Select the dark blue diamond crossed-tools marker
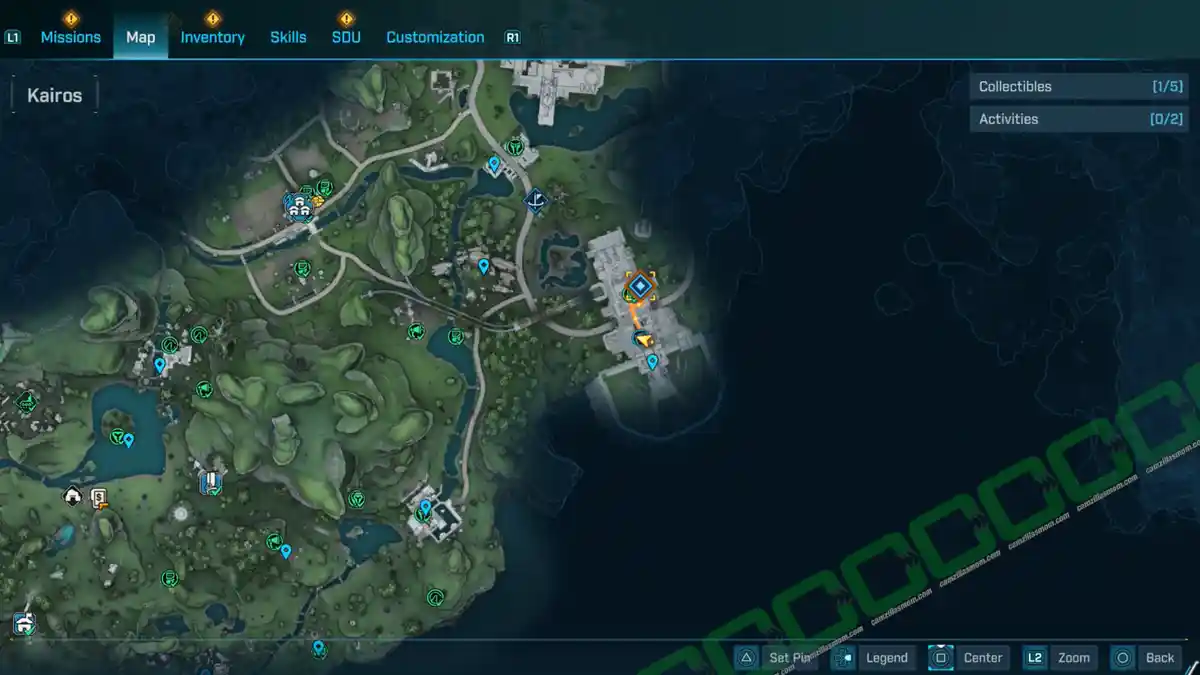This screenshot has height=675, width=1200. coord(537,201)
